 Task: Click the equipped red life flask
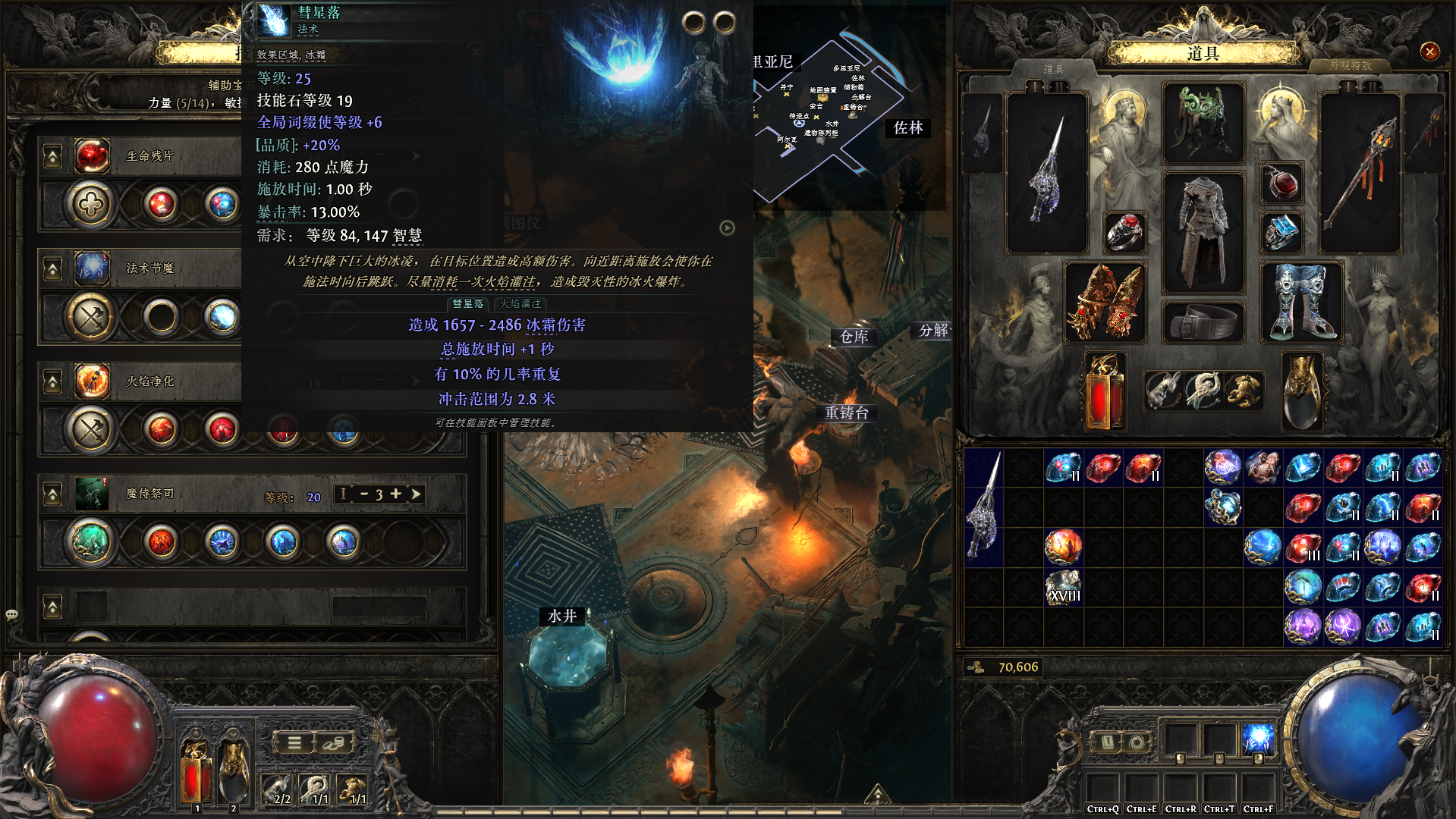point(1105,391)
